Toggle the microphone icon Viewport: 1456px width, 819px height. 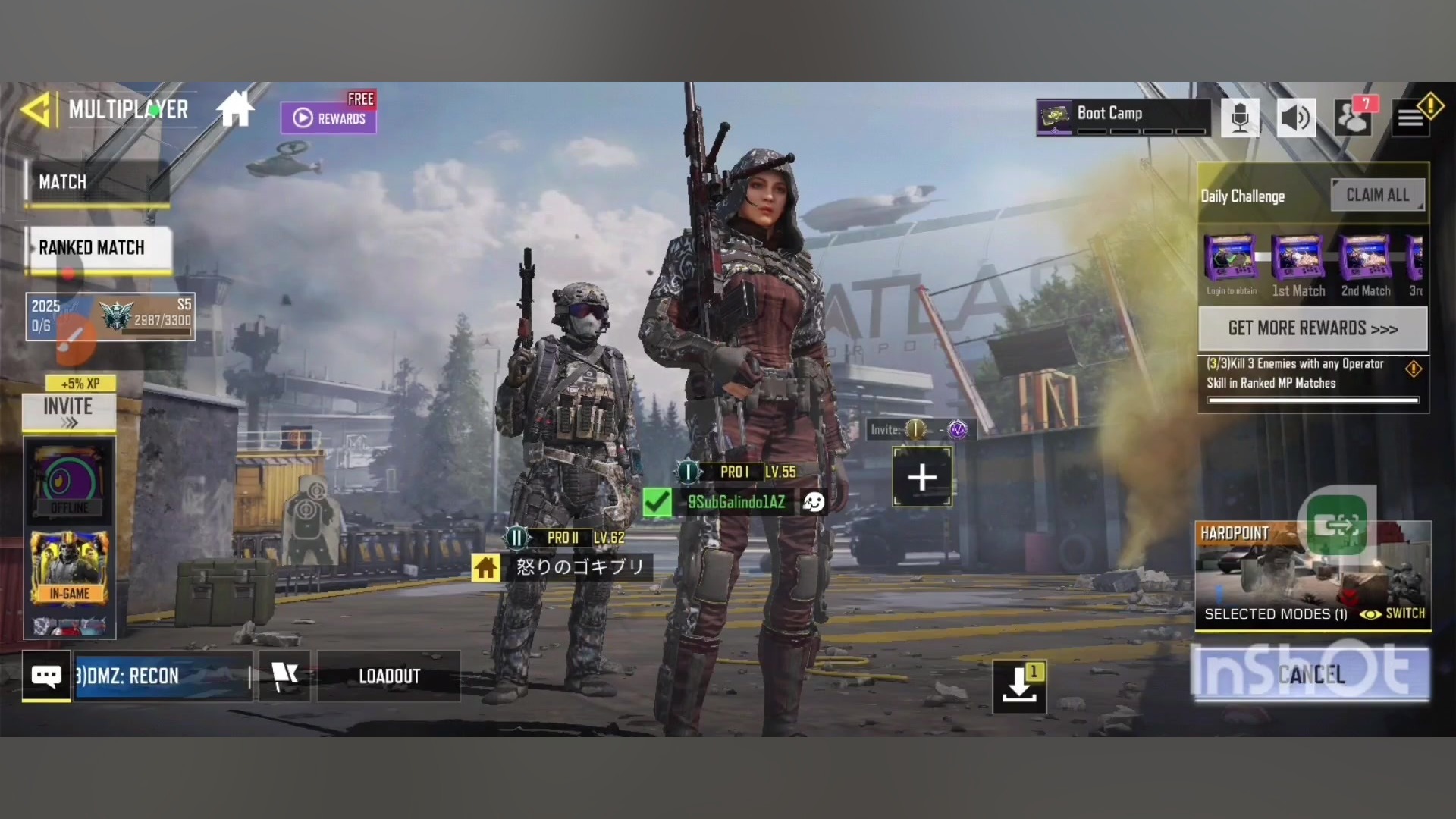click(1240, 118)
